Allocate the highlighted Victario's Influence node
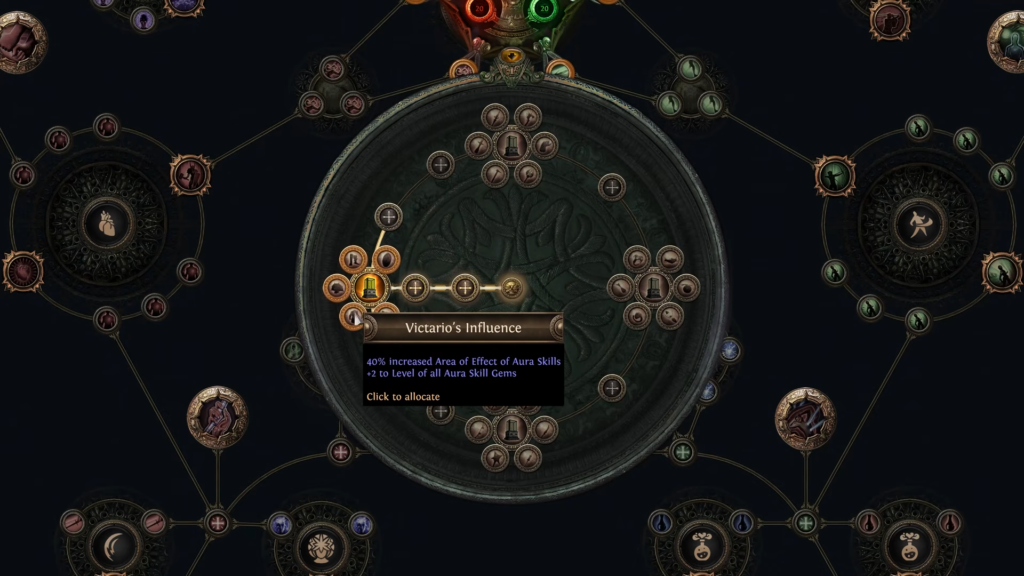This screenshot has height=576, width=1024. [367, 288]
